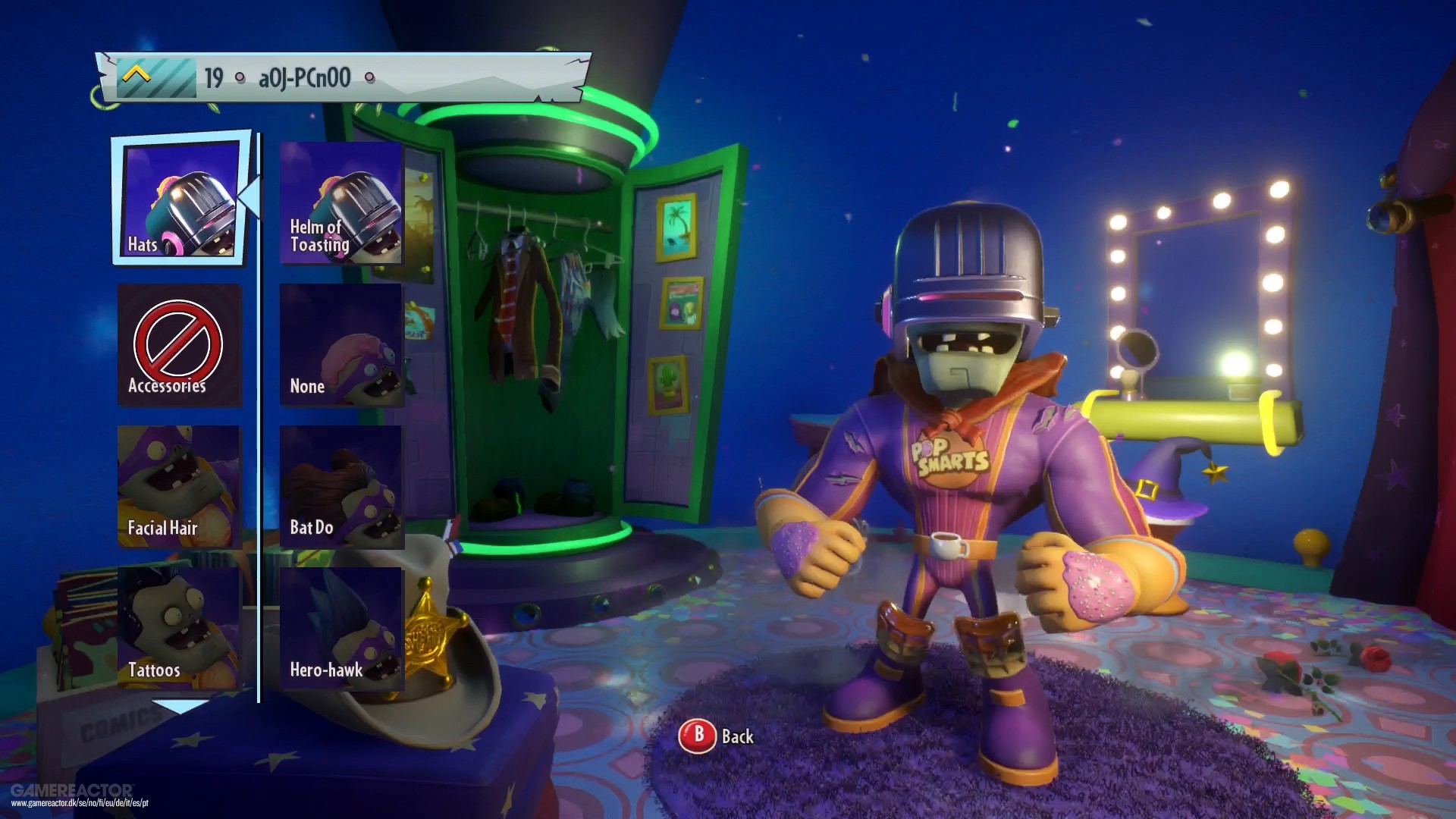Select the None hat option

tap(341, 345)
